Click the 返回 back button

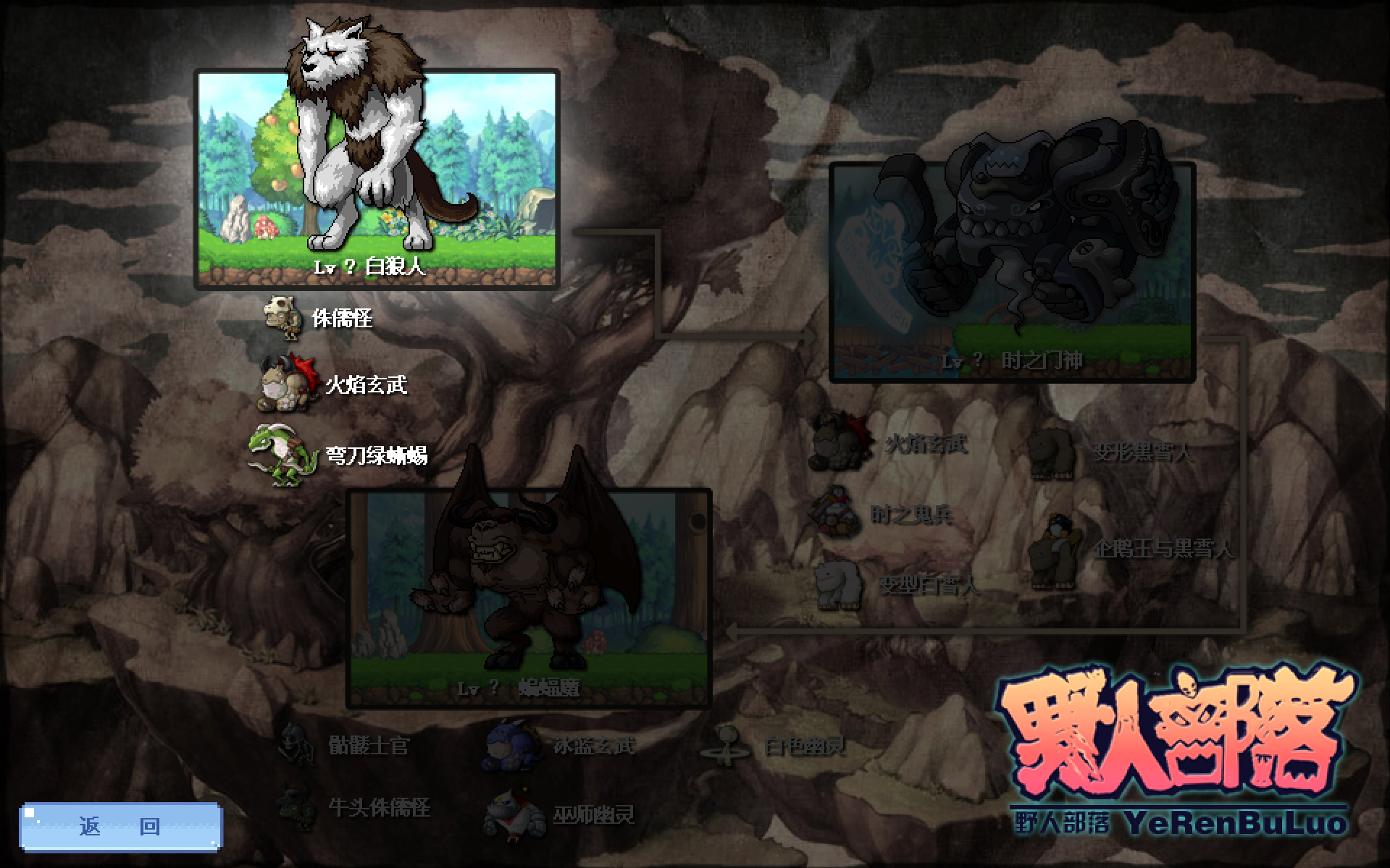tap(121, 826)
